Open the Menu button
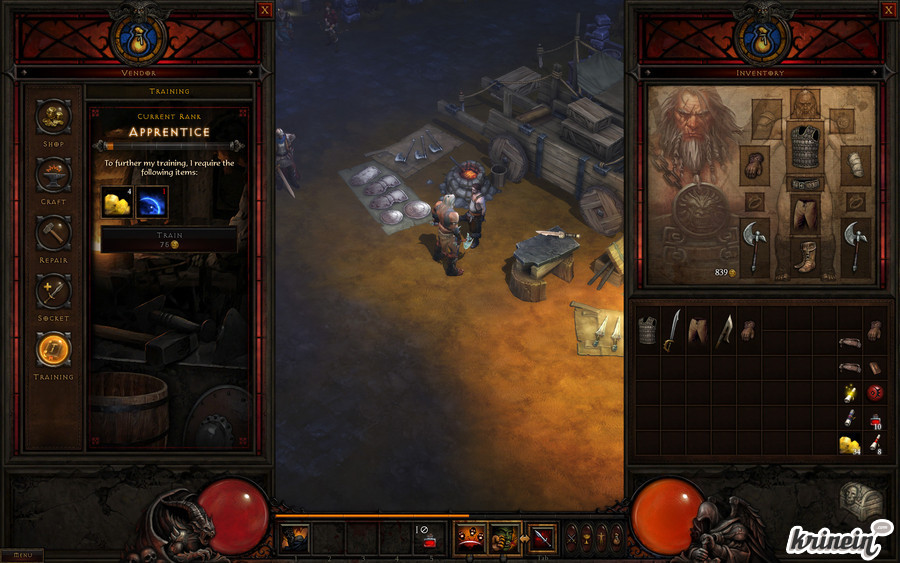The height and width of the screenshot is (563, 900). point(22,555)
